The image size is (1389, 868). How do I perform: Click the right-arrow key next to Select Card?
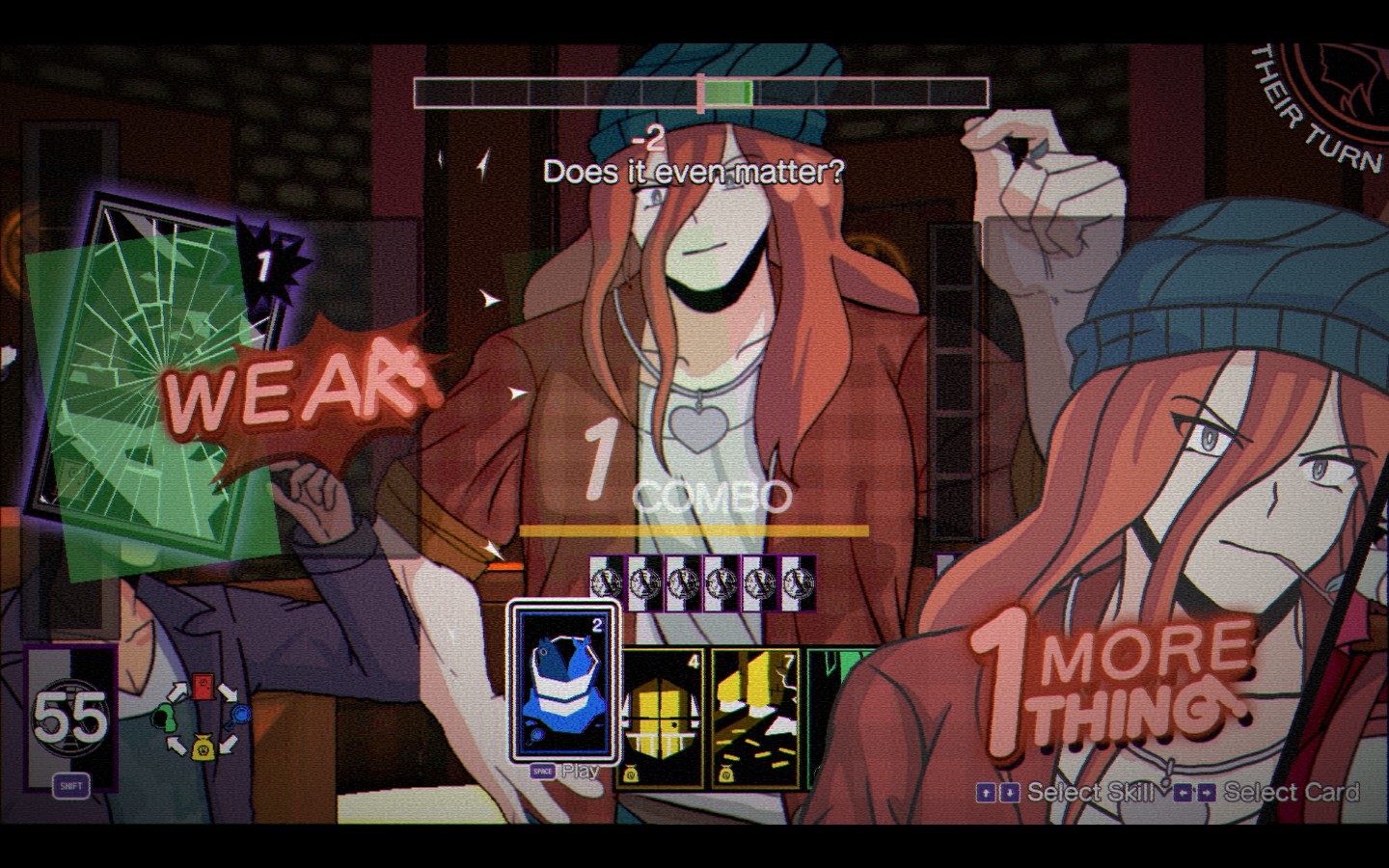1205,794
